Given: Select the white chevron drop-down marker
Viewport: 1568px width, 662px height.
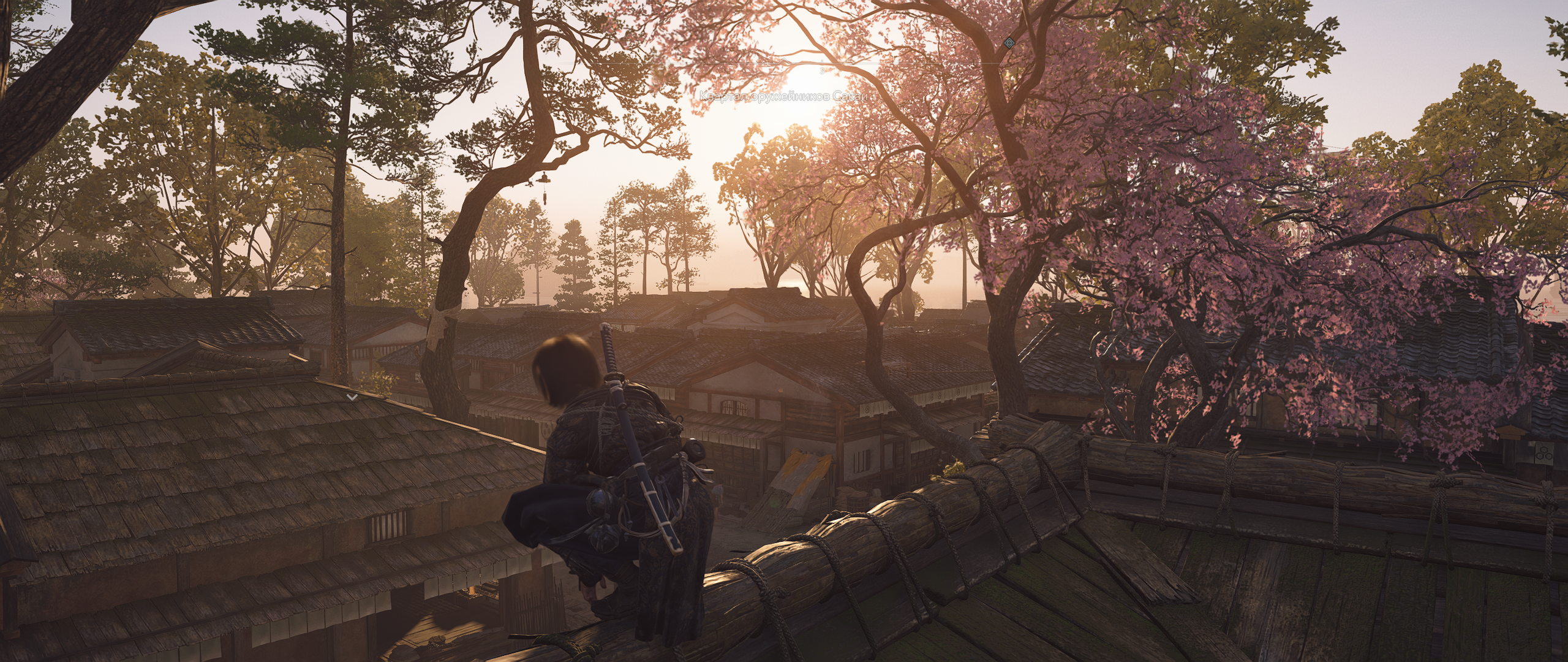Looking at the screenshot, I should [x=352, y=397].
